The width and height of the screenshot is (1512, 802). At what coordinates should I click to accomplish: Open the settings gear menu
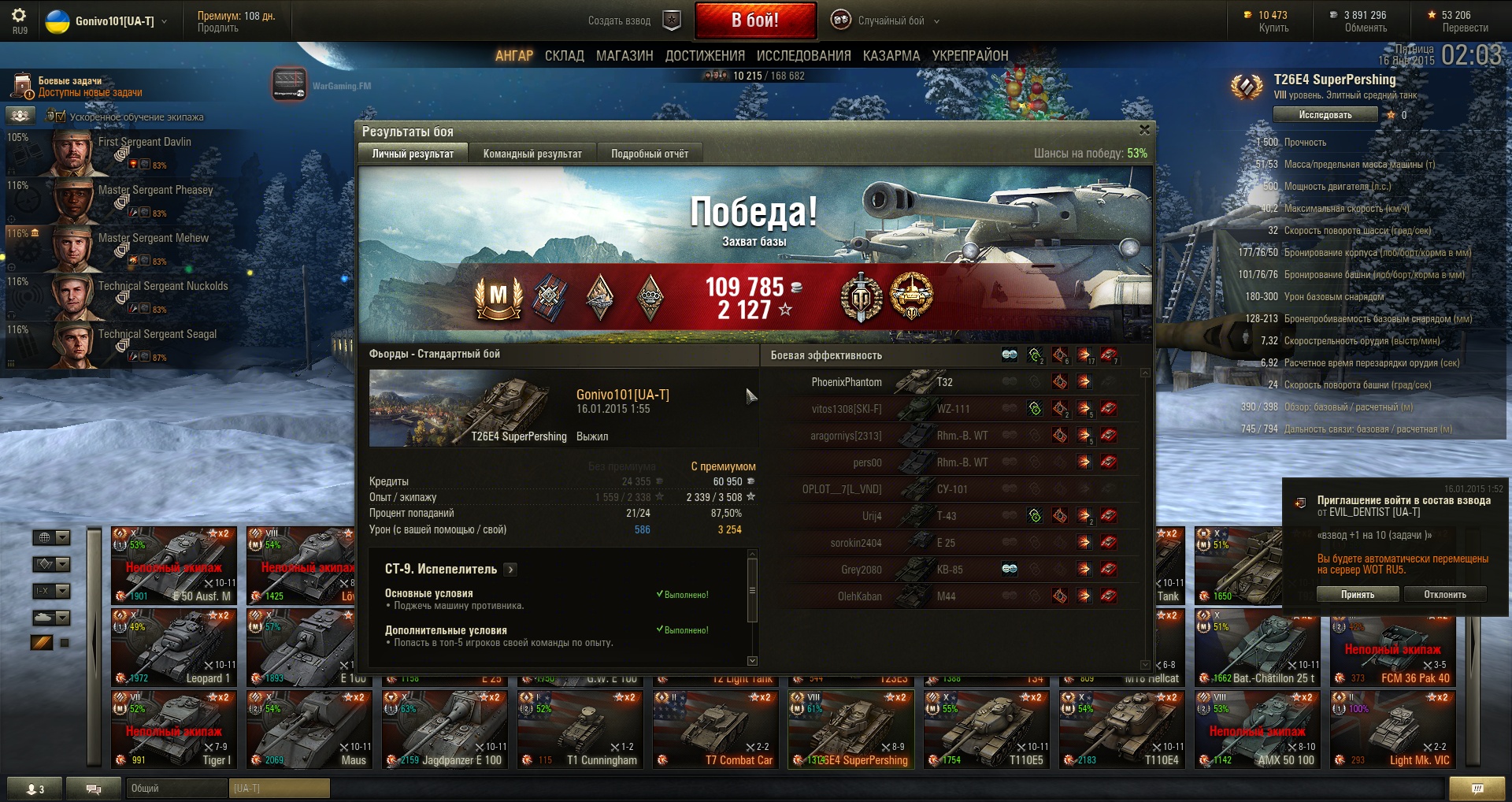19,15
